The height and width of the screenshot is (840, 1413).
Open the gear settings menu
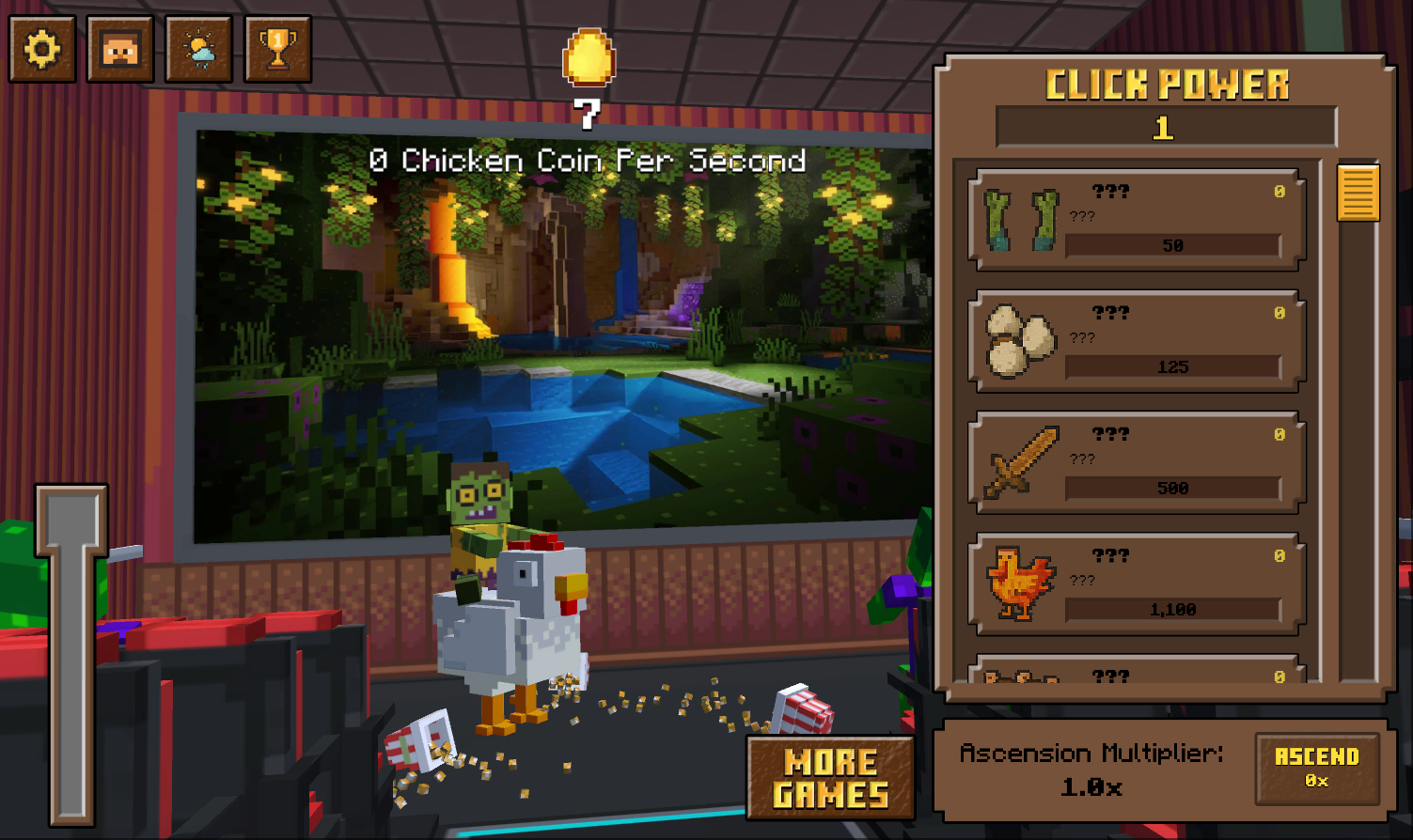tap(42, 49)
